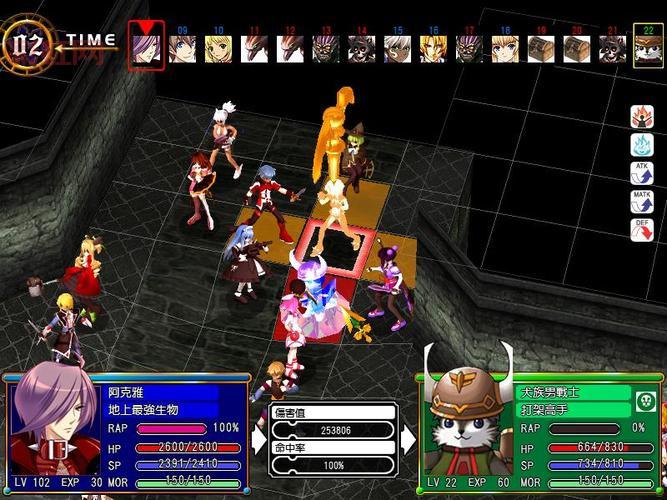The height and width of the screenshot is (500, 667).
Task: Select the white-haired portrait numbered 15
Action: pos(397,48)
